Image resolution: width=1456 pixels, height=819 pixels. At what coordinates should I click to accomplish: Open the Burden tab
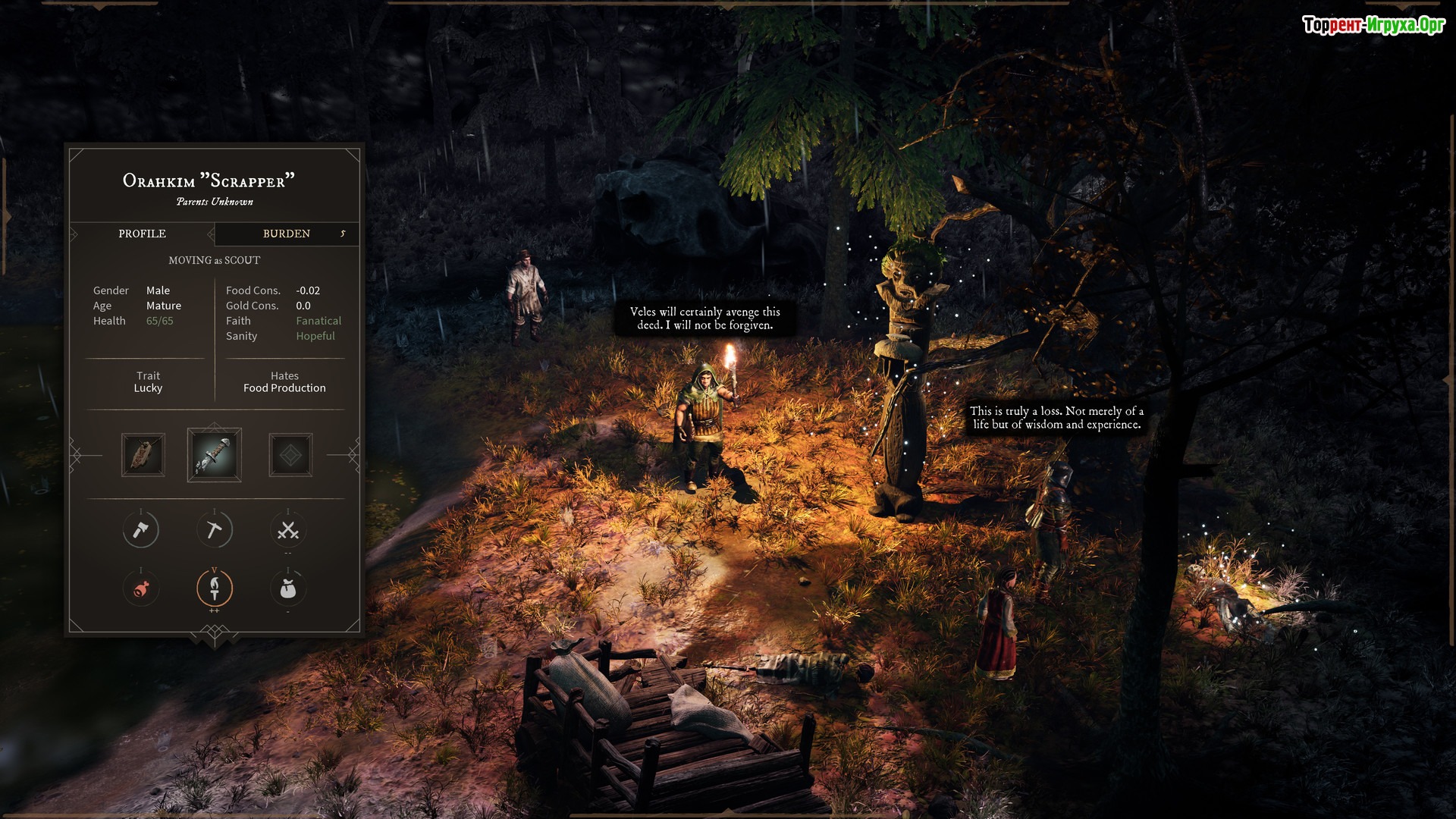[x=287, y=234]
